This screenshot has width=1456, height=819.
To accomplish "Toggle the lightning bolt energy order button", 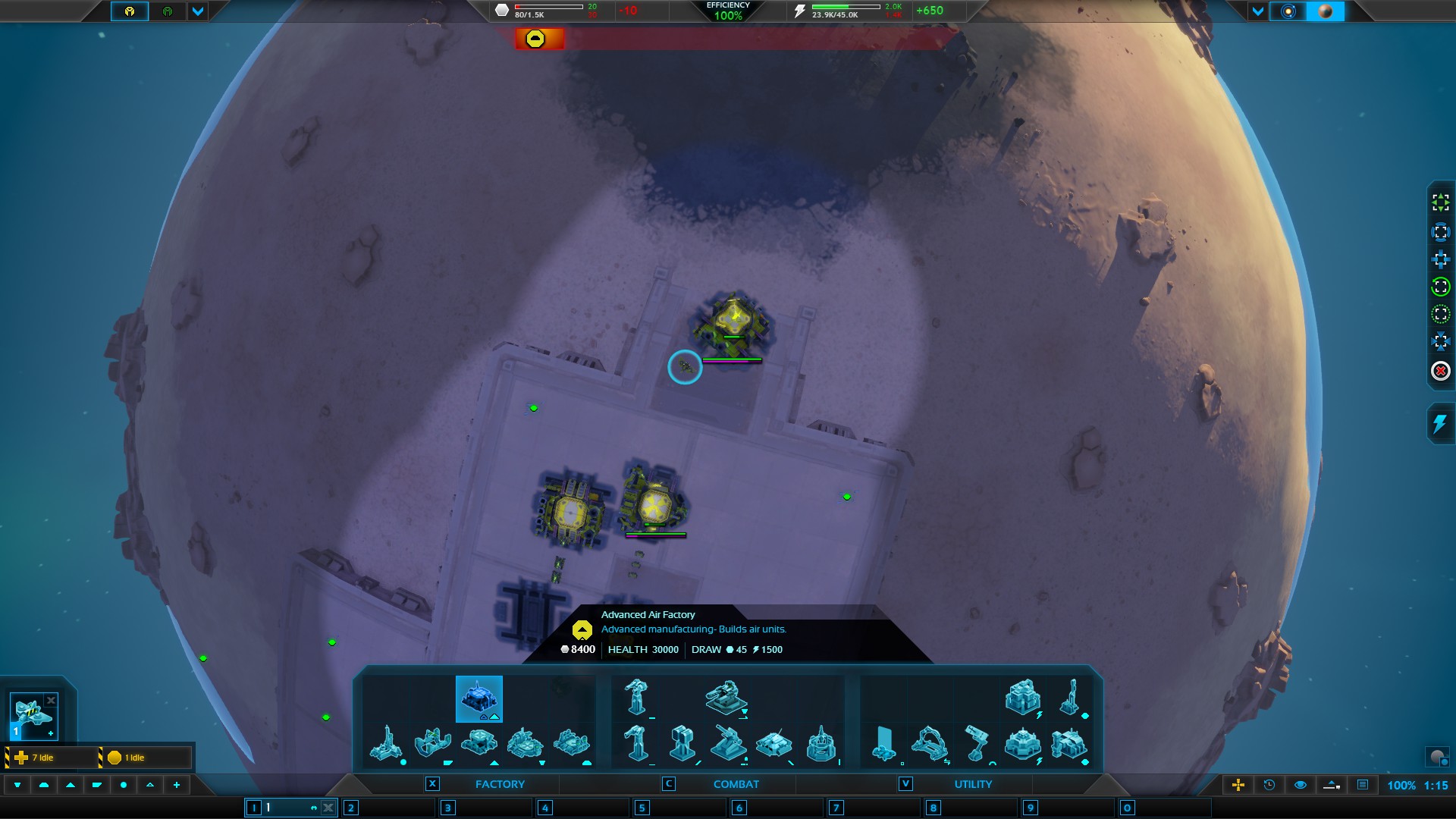I will pos(1439,424).
